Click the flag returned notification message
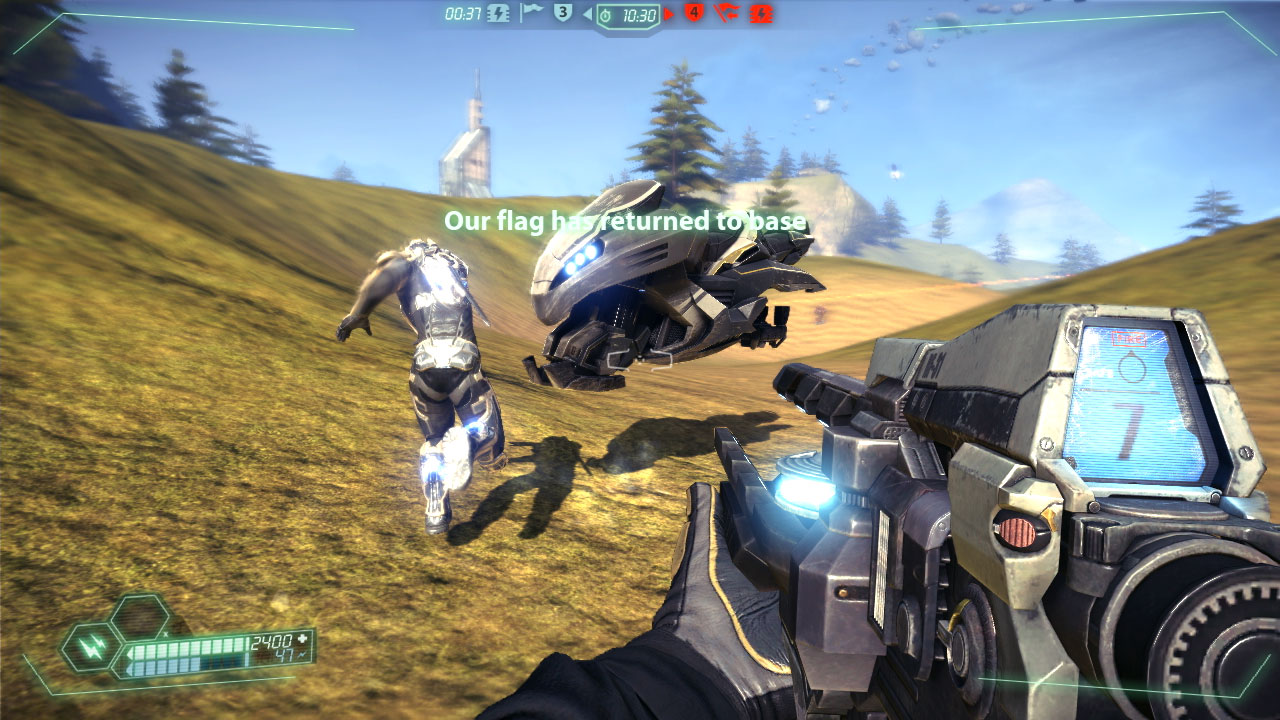 [627, 217]
